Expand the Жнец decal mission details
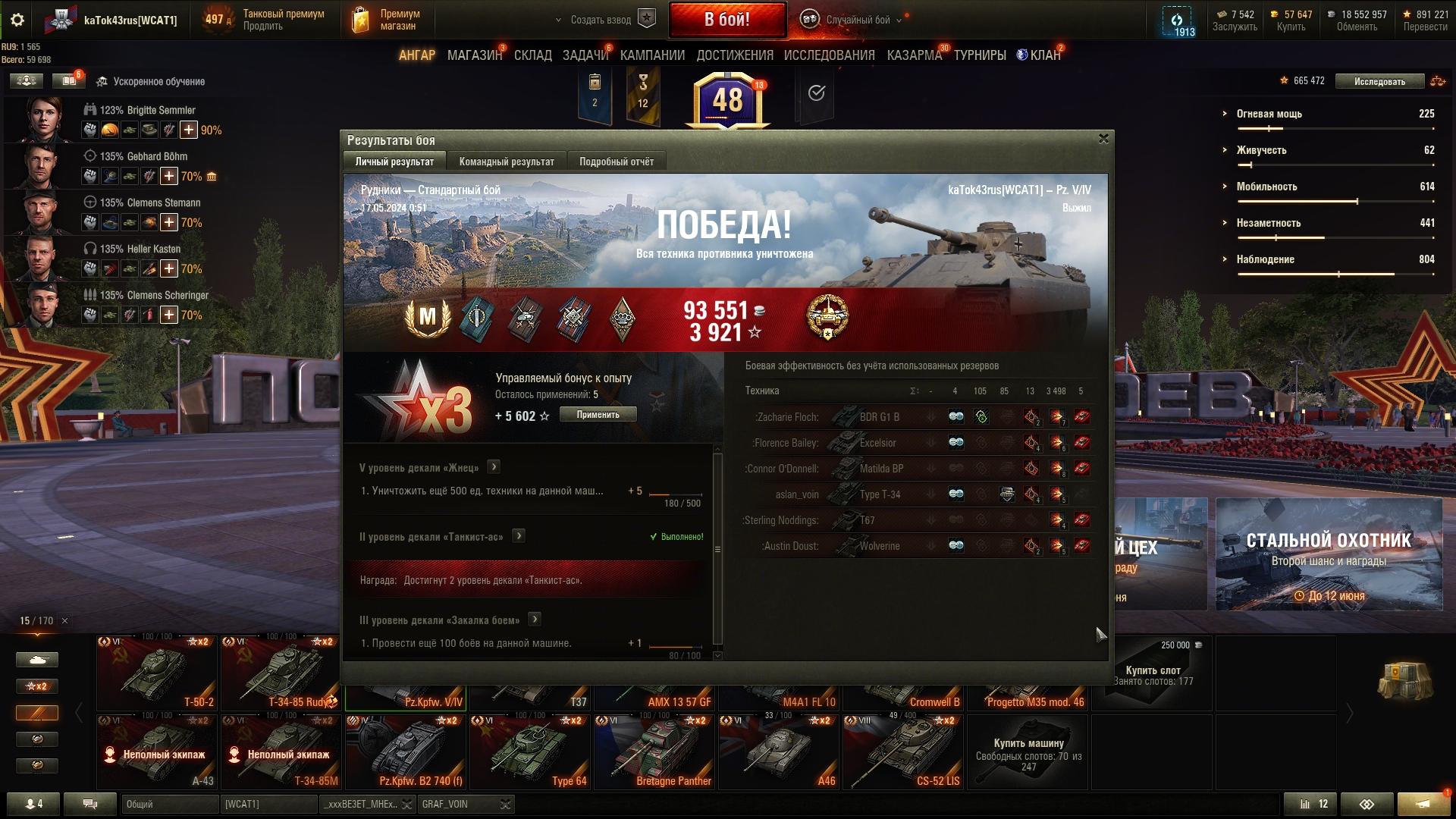Image resolution: width=1456 pixels, height=819 pixels. (494, 467)
